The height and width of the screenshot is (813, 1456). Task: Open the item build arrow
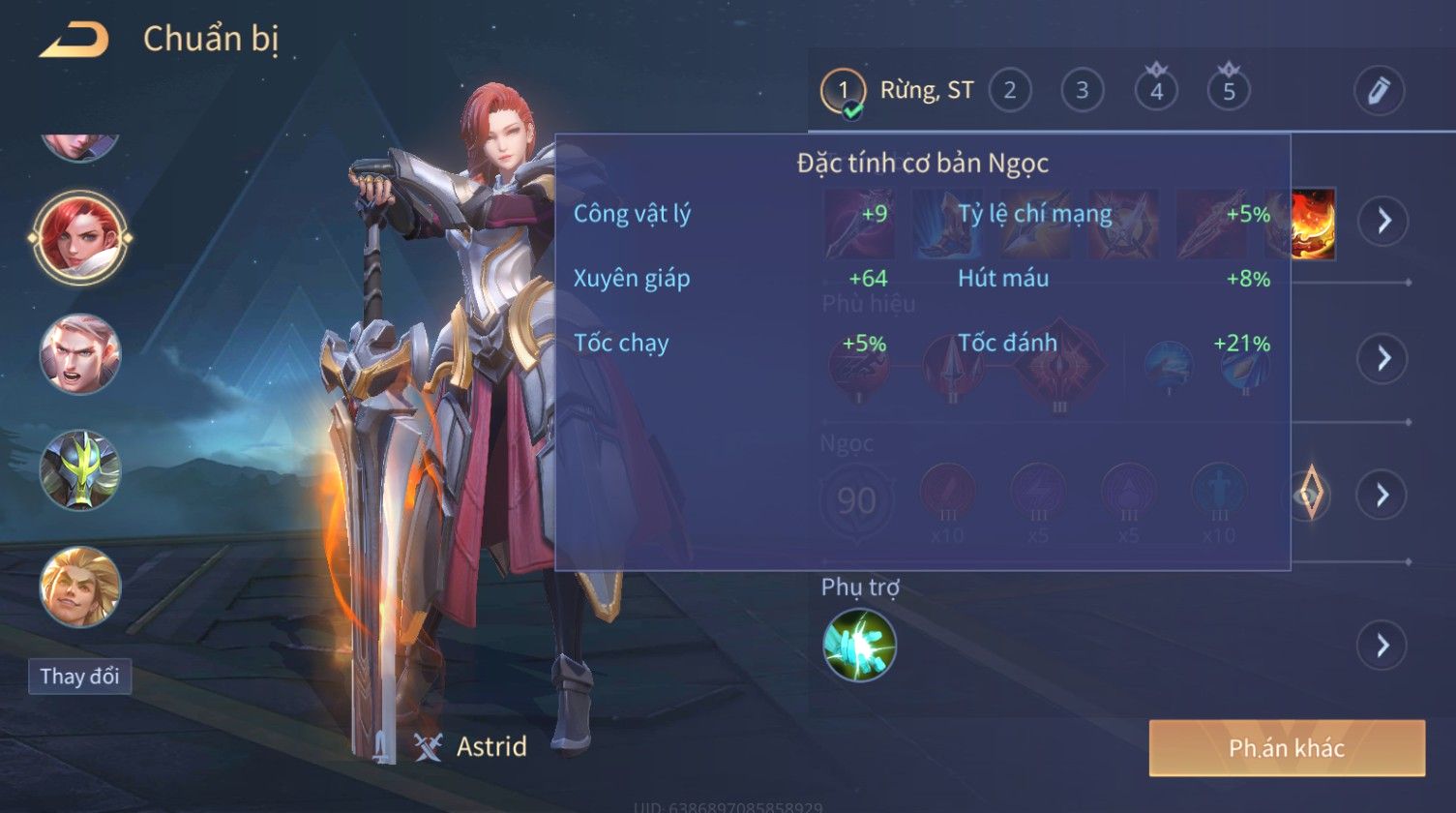[1382, 221]
